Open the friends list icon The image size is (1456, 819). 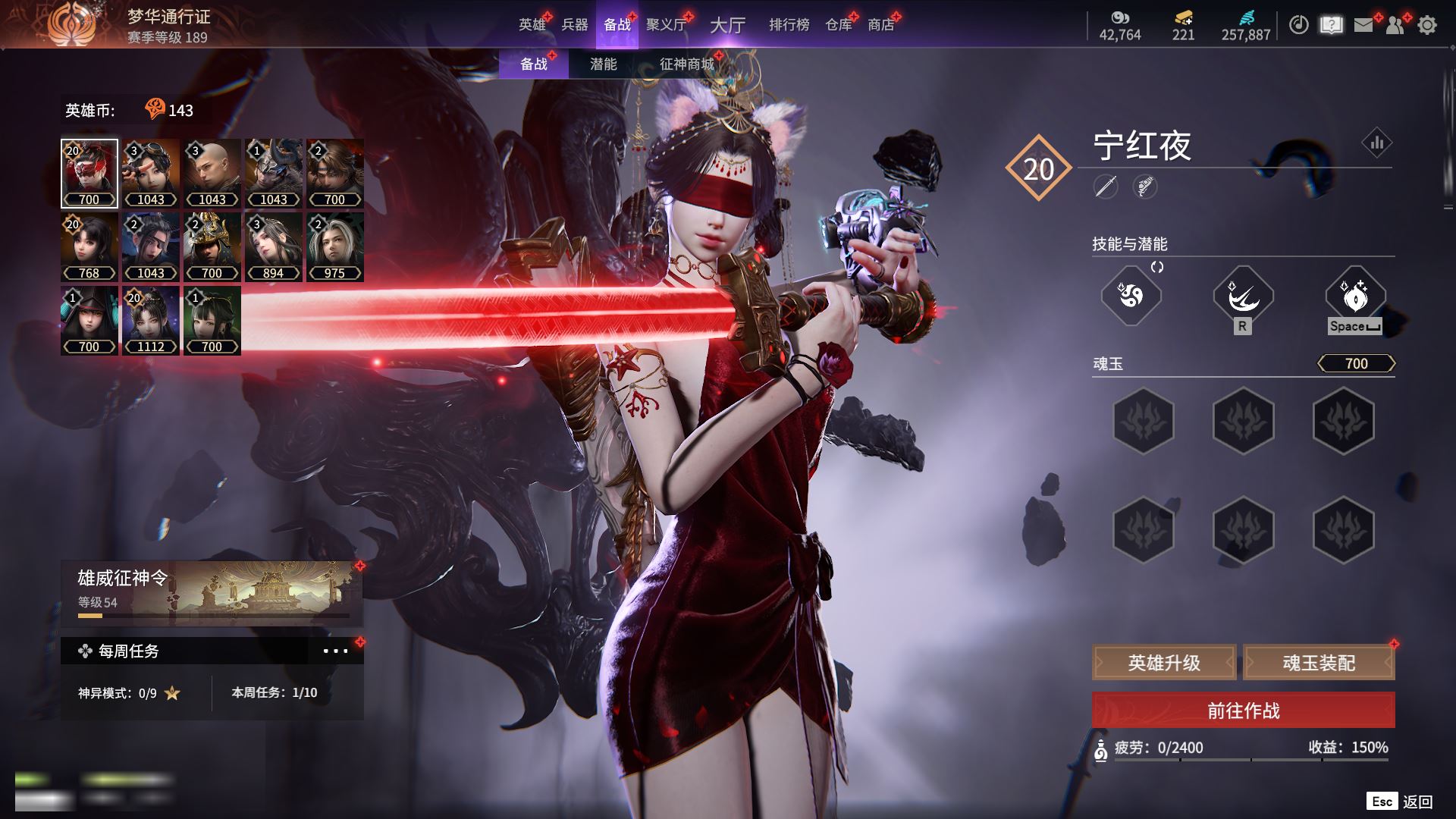click(x=1395, y=25)
